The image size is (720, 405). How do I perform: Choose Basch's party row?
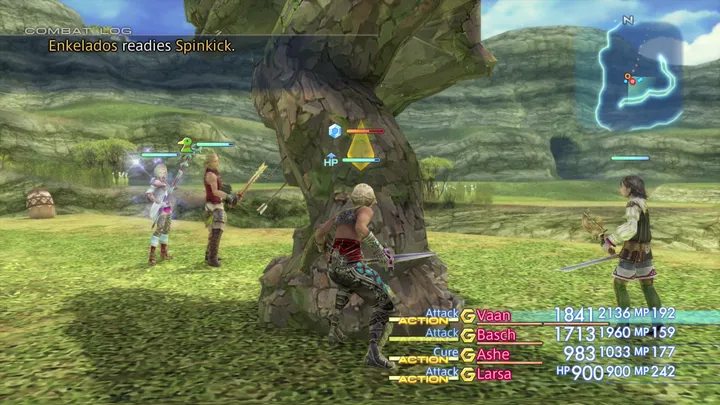pos(496,335)
